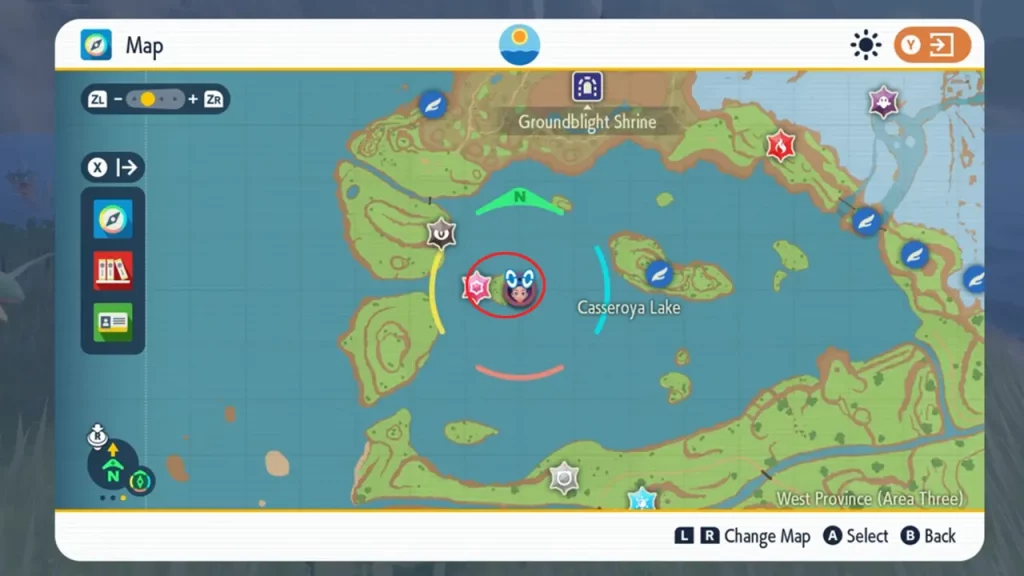Viewport: 1024px width, 576px height.
Task: Select the pink Tera Raid crystal
Action: pos(475,288)
